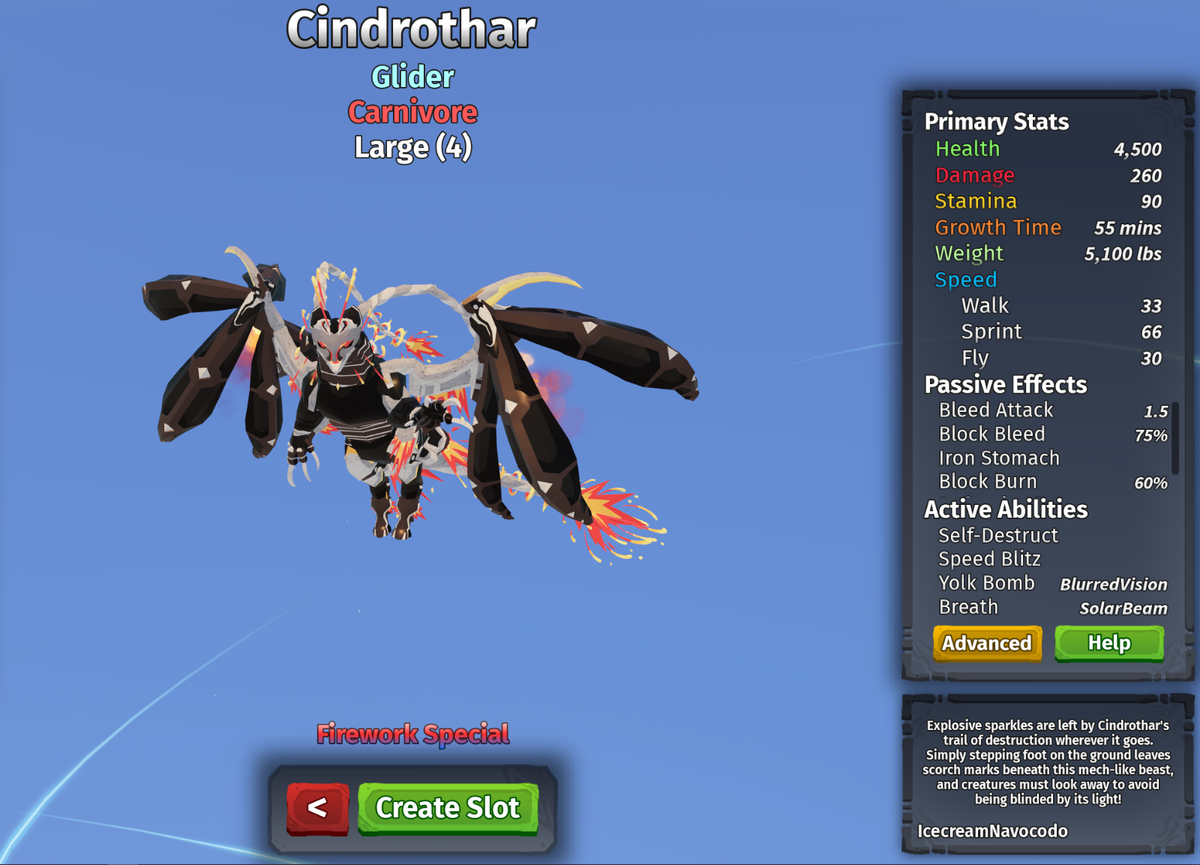Go back with the red arrow button
Image resolution: width=1200 pixels, height=865 pixels.
pos(318,808)
